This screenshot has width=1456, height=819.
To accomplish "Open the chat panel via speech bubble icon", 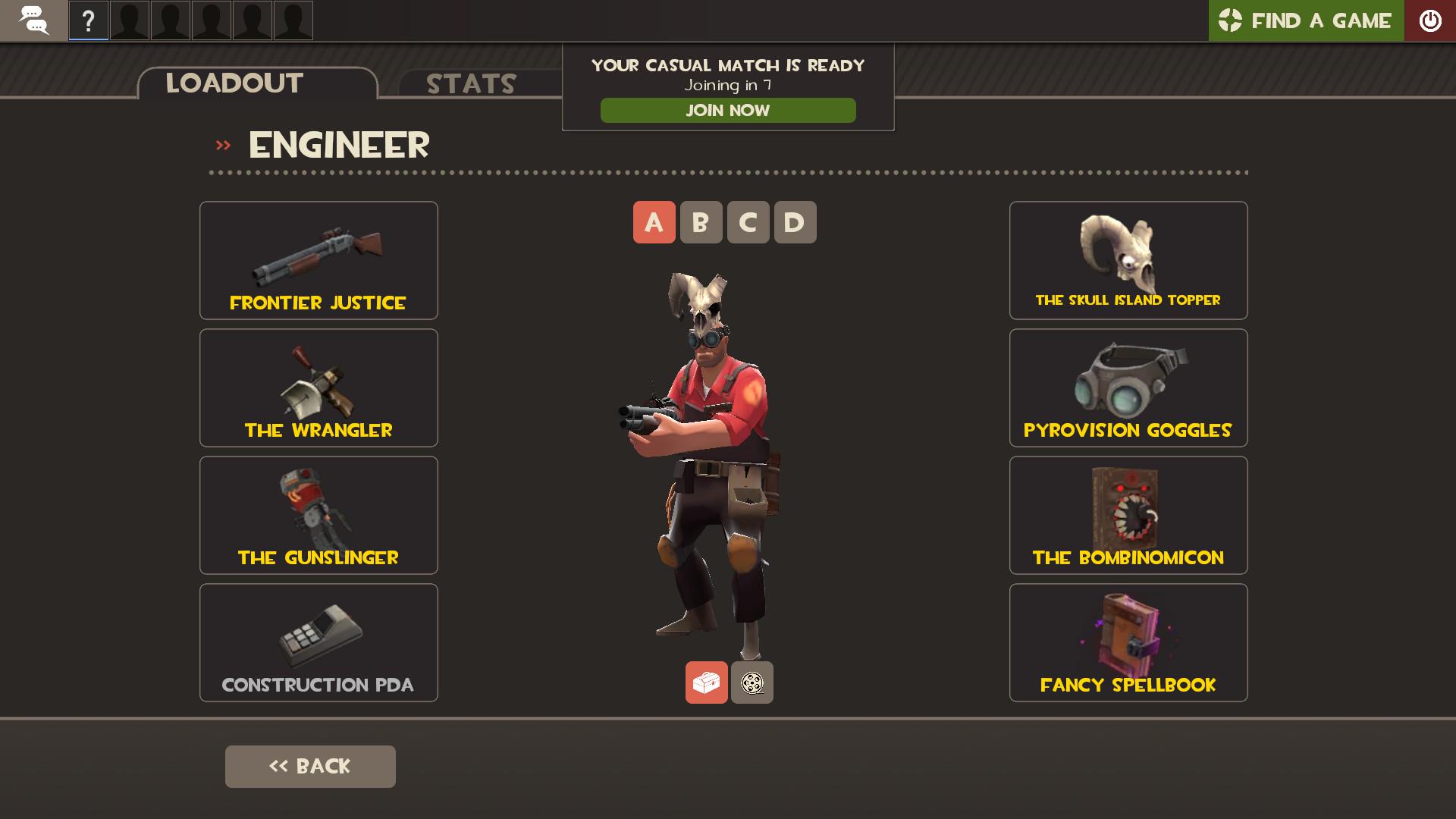I will [x=33, y=20].
